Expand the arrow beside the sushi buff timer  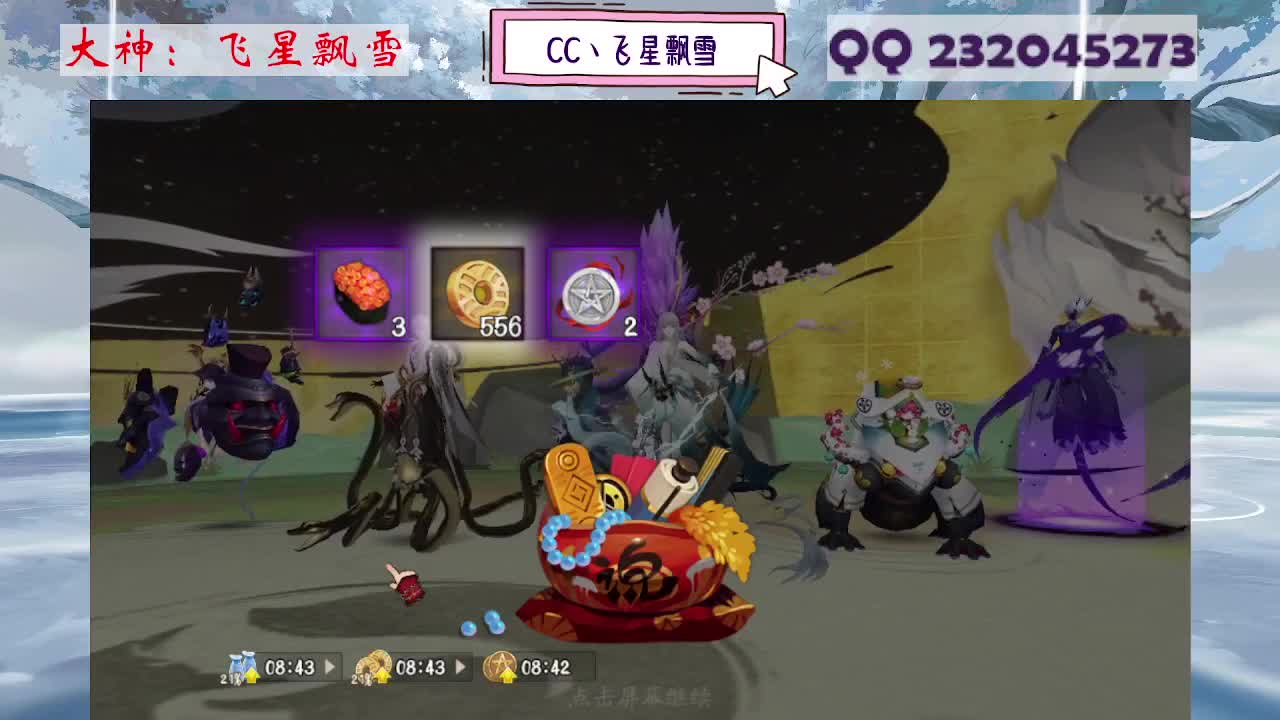point(331,665)
